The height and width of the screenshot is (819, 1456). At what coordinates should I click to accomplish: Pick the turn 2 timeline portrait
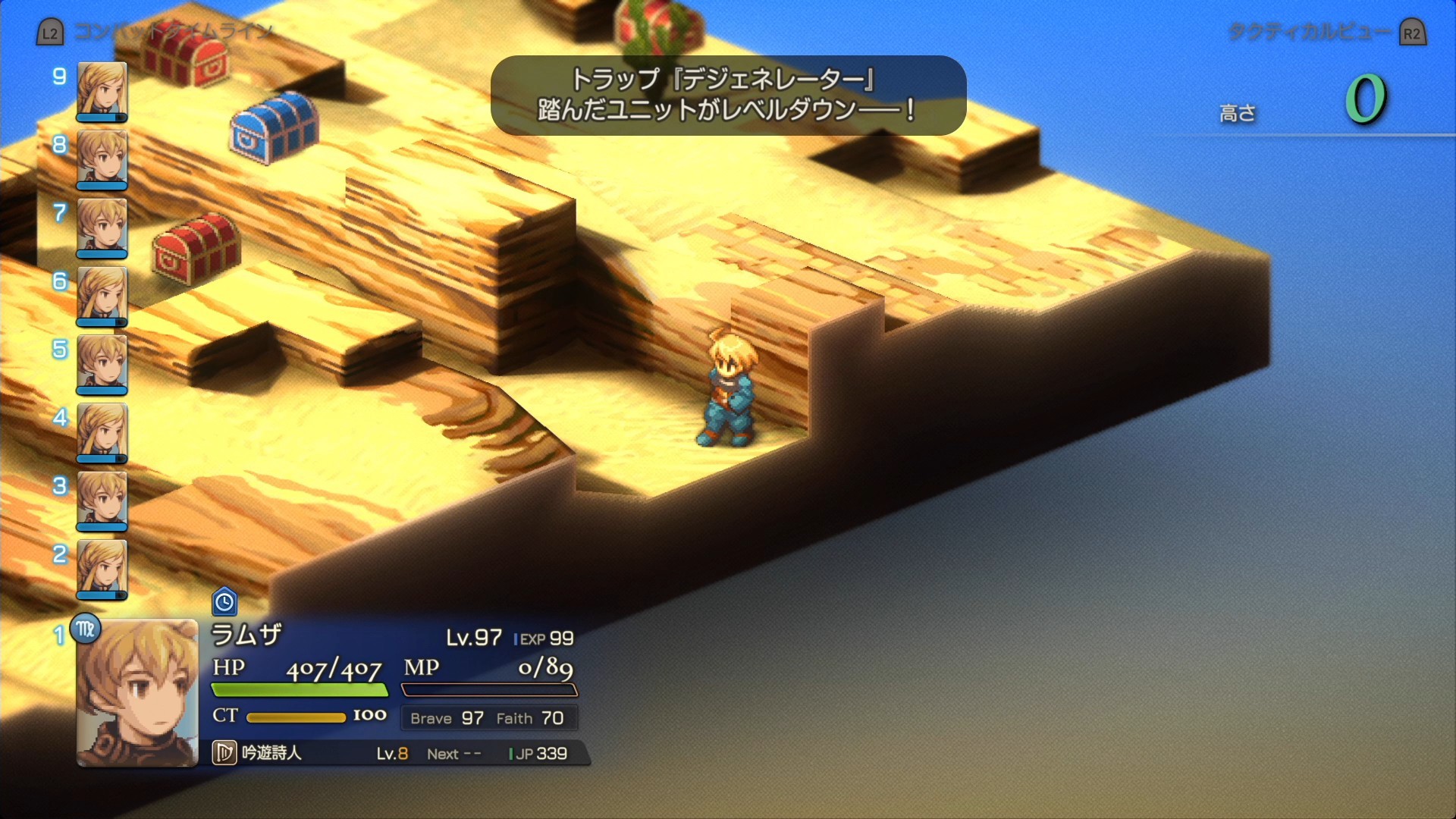[102, 569]
